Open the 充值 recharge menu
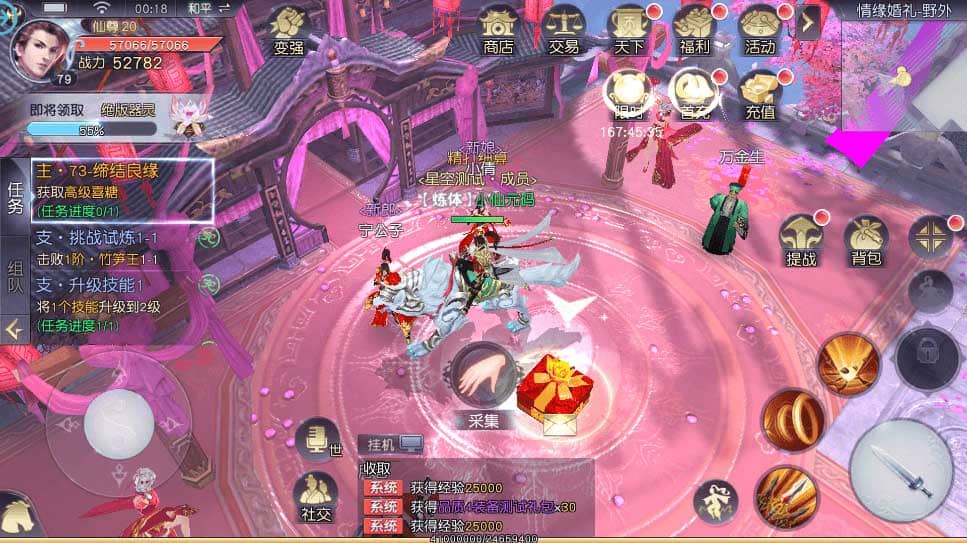 pos(760,93)
